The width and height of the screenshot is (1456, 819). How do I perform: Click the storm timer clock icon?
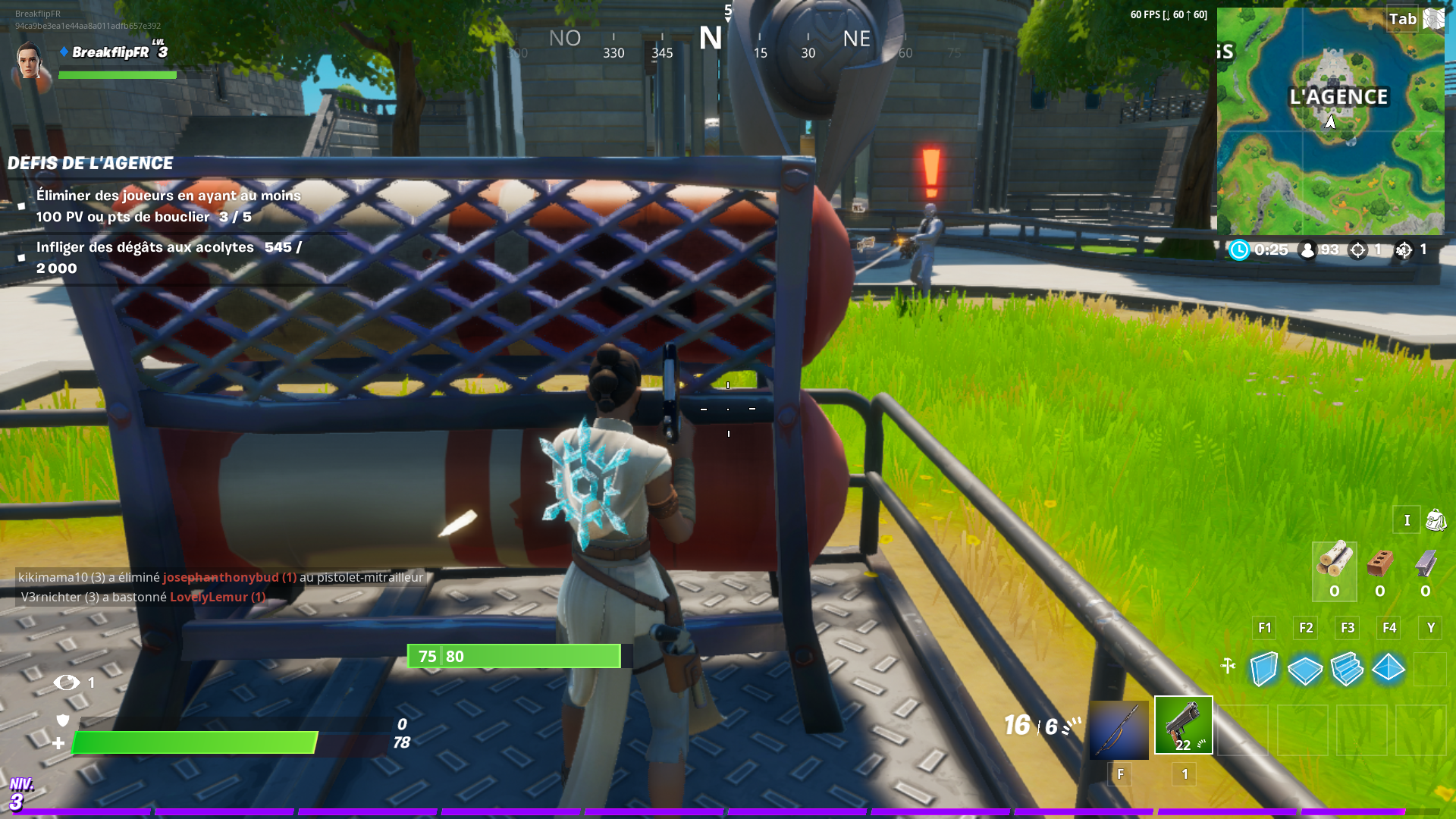(x=1239, y=249)
